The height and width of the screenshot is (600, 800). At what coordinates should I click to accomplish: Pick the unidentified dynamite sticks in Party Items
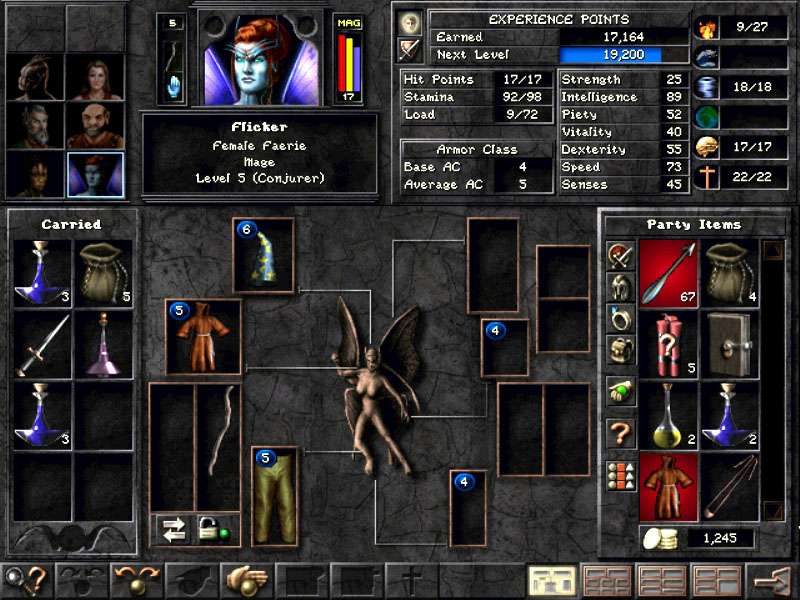click(669, 343)
